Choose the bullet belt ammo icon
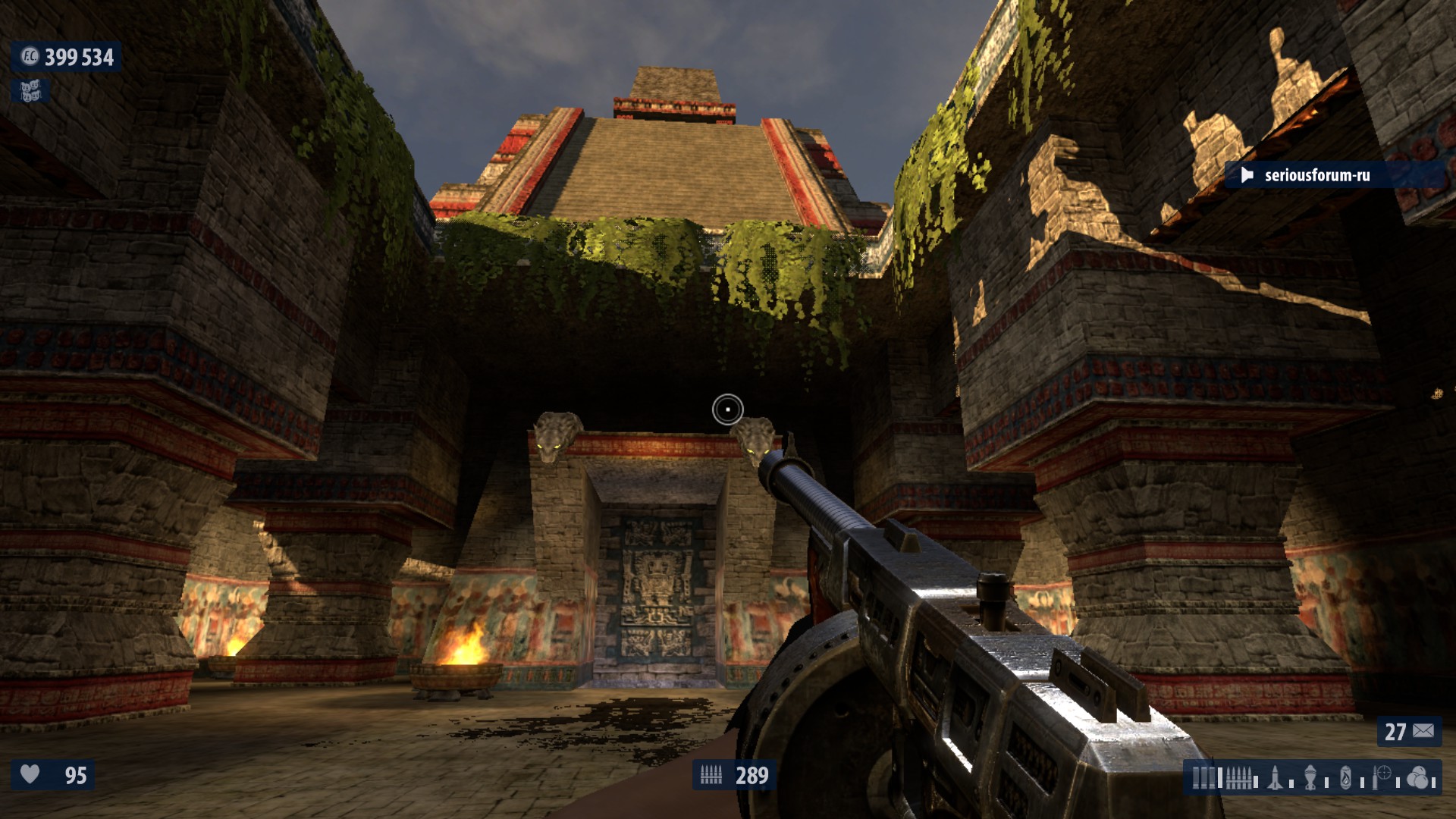This screenshot has height=819, width=1456. pos(1238,778)
